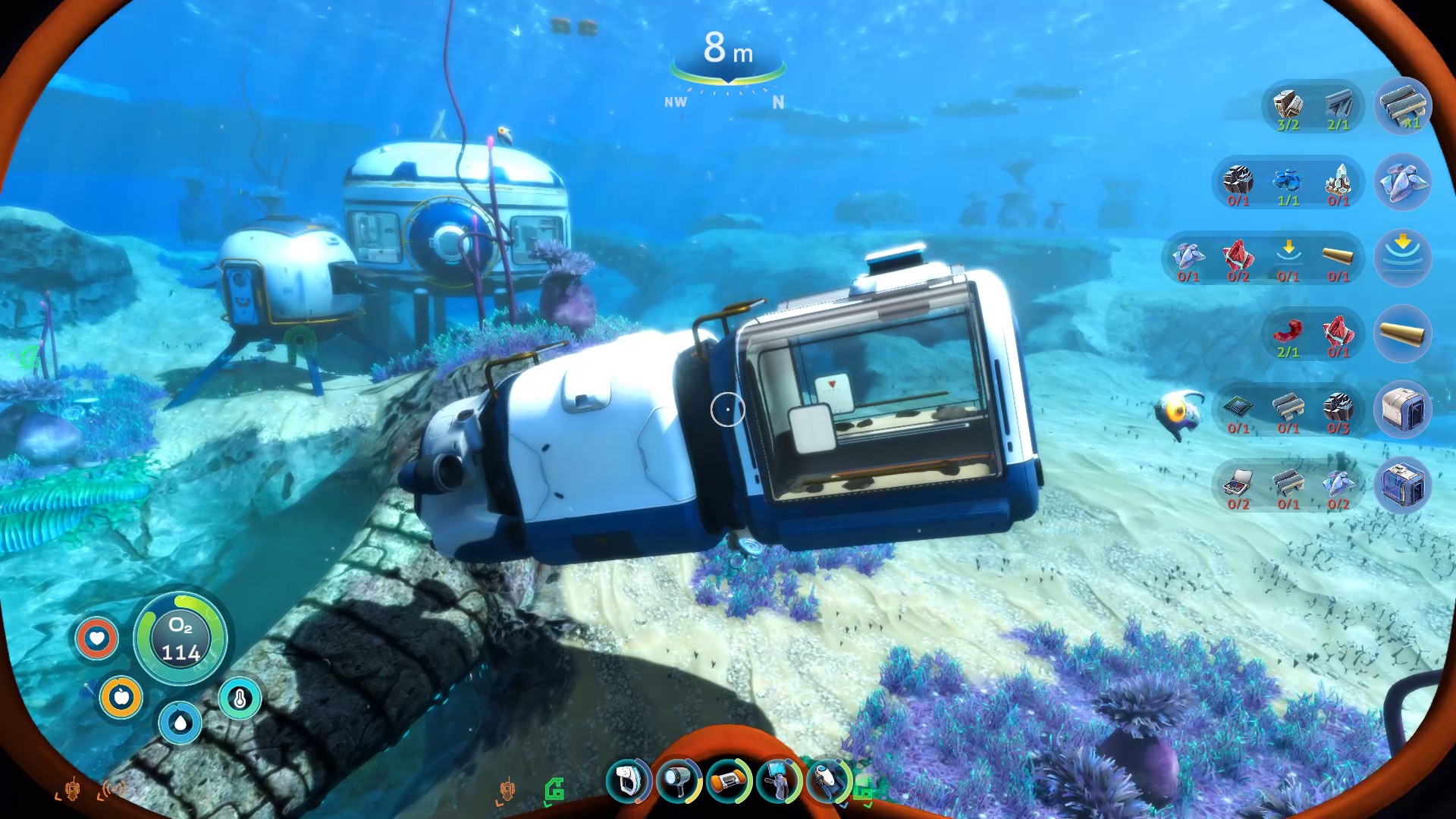This screenshot has height=819, width=1456.
Task: Click the pinned blue glass module recipe
Action: coord(1402,485)
